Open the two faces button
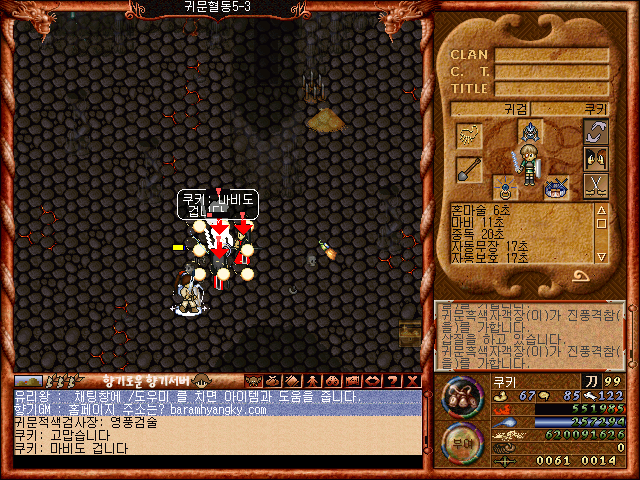This screenshot has height=480, width=640. (596, 159)
